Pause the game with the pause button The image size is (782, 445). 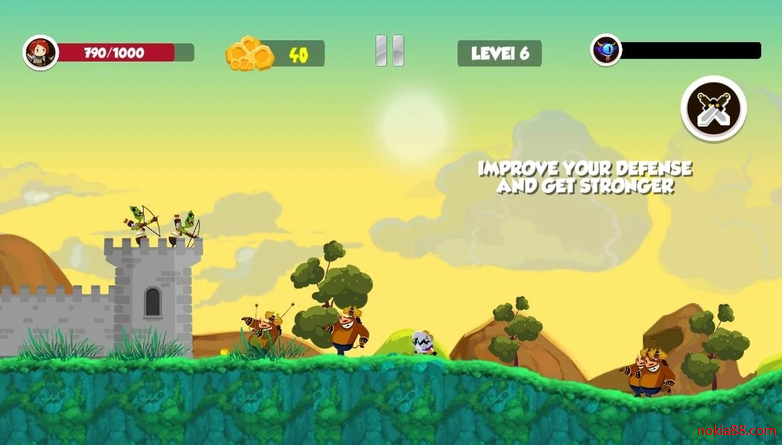[389, 51]
